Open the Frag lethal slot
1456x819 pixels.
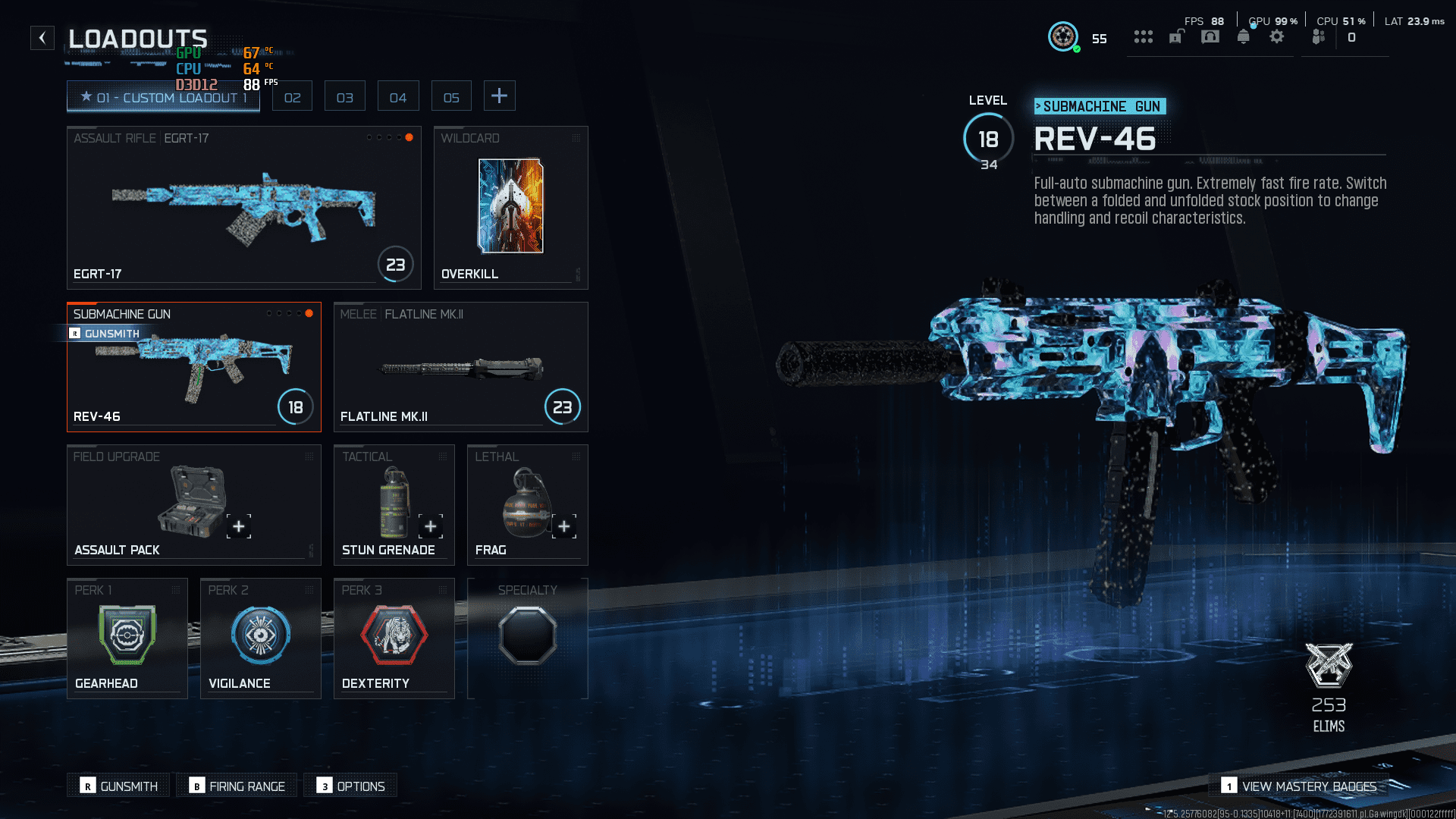pos(527,505)
